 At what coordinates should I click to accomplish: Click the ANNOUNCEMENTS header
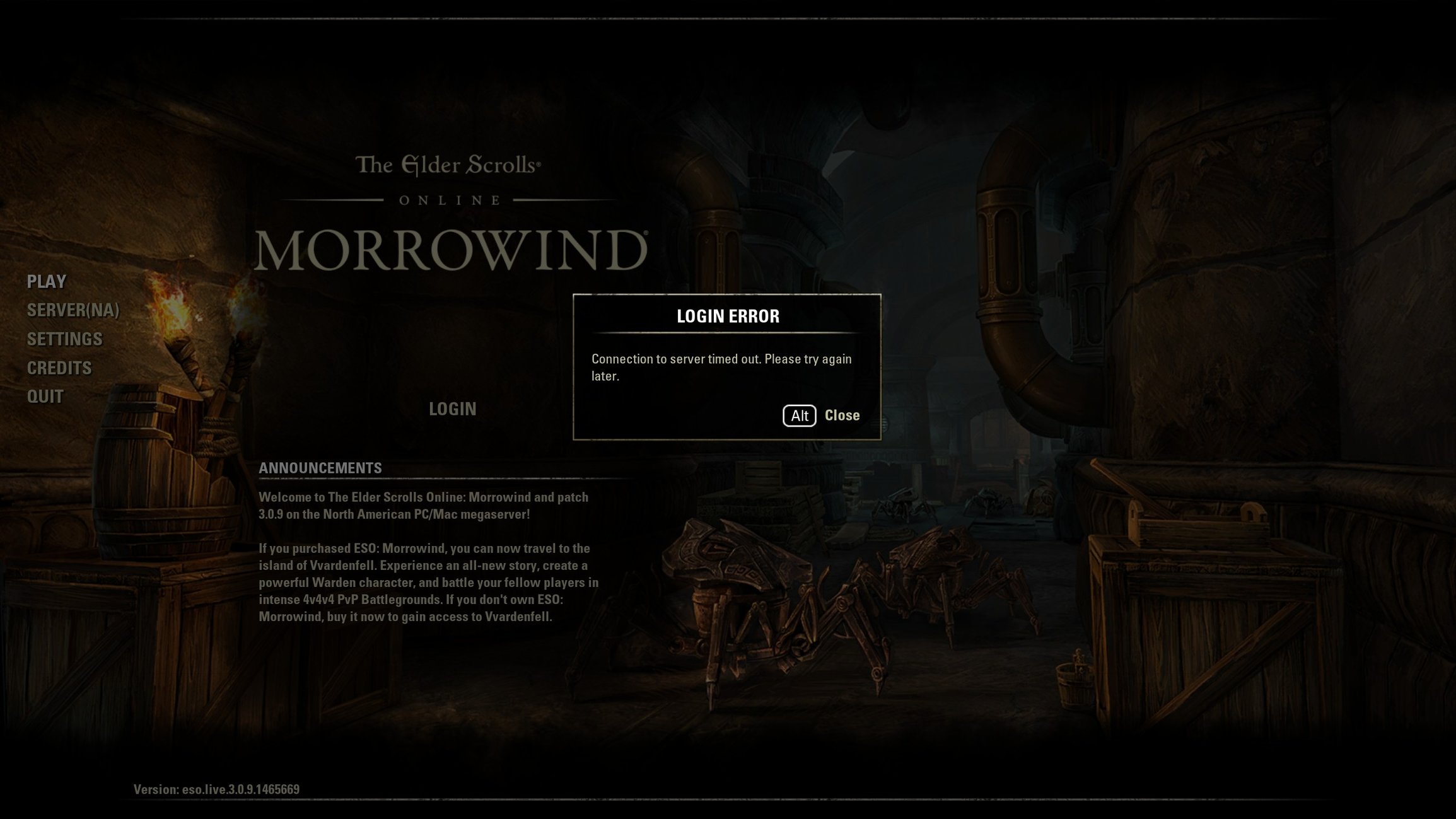(x=320, y=468)
